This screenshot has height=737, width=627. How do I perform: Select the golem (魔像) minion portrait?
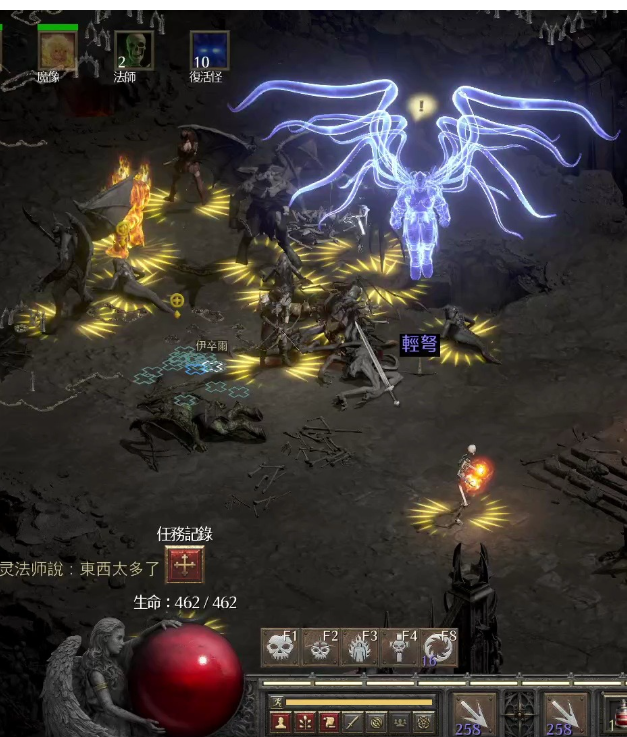click(x=58, y=50)
